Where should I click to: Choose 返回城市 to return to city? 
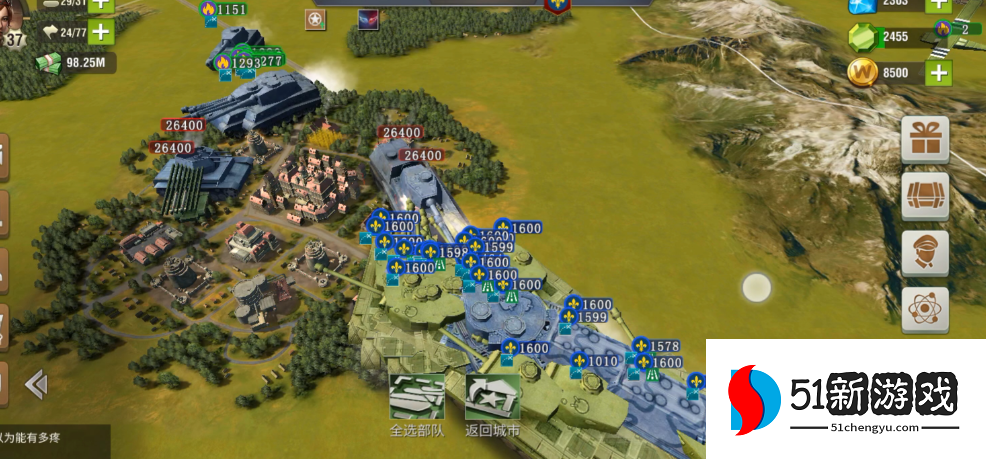point(492,401)
